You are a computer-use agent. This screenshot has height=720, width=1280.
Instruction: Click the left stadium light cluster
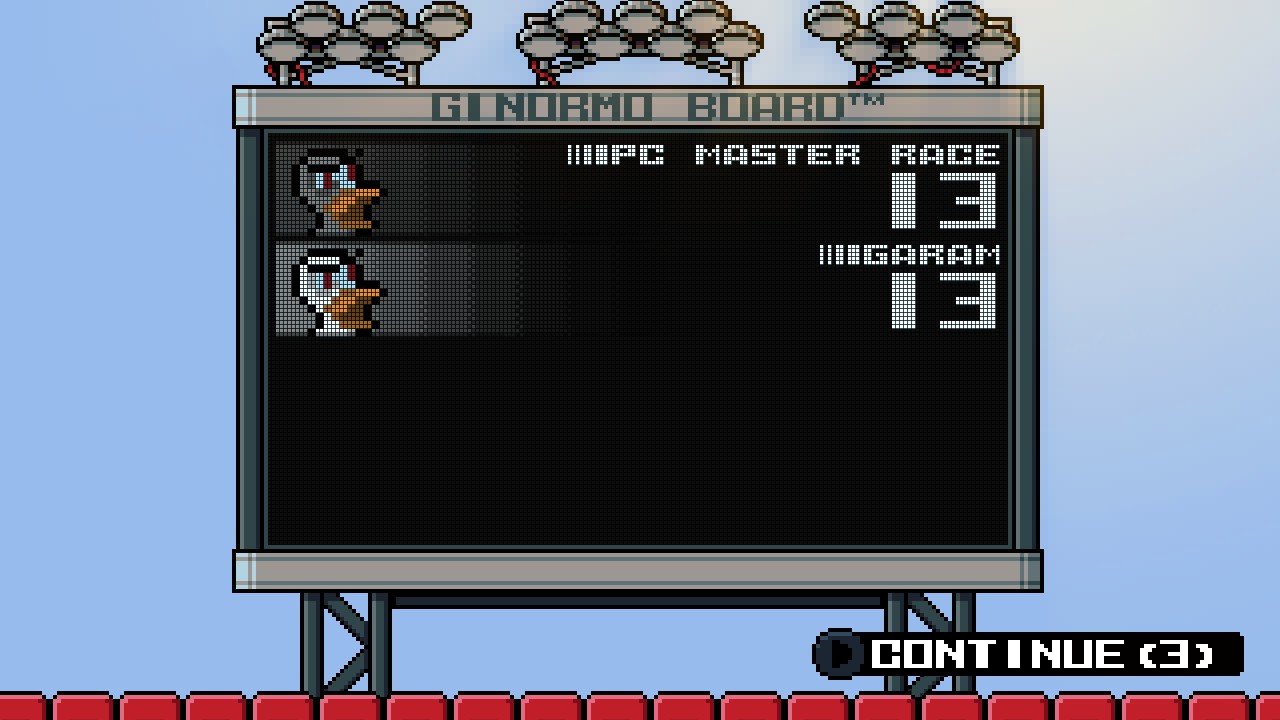tap(360, 40)
